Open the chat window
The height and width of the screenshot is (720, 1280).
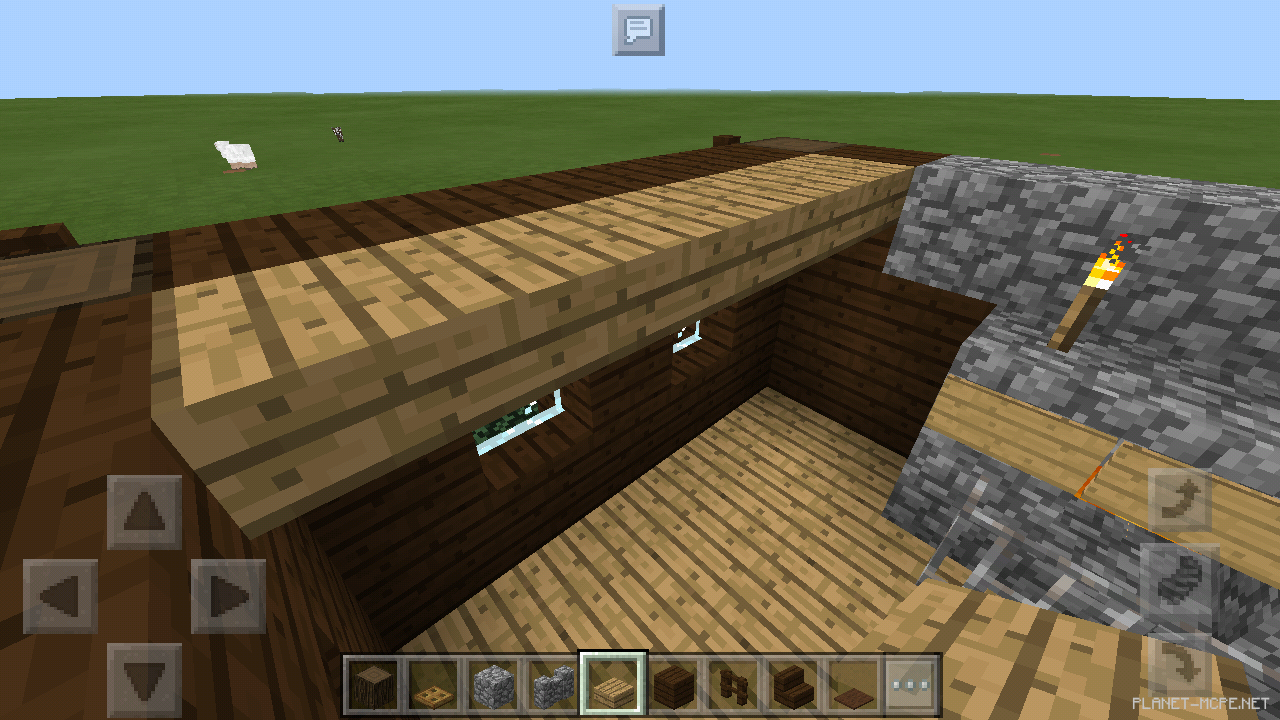(x=638, y=30)
